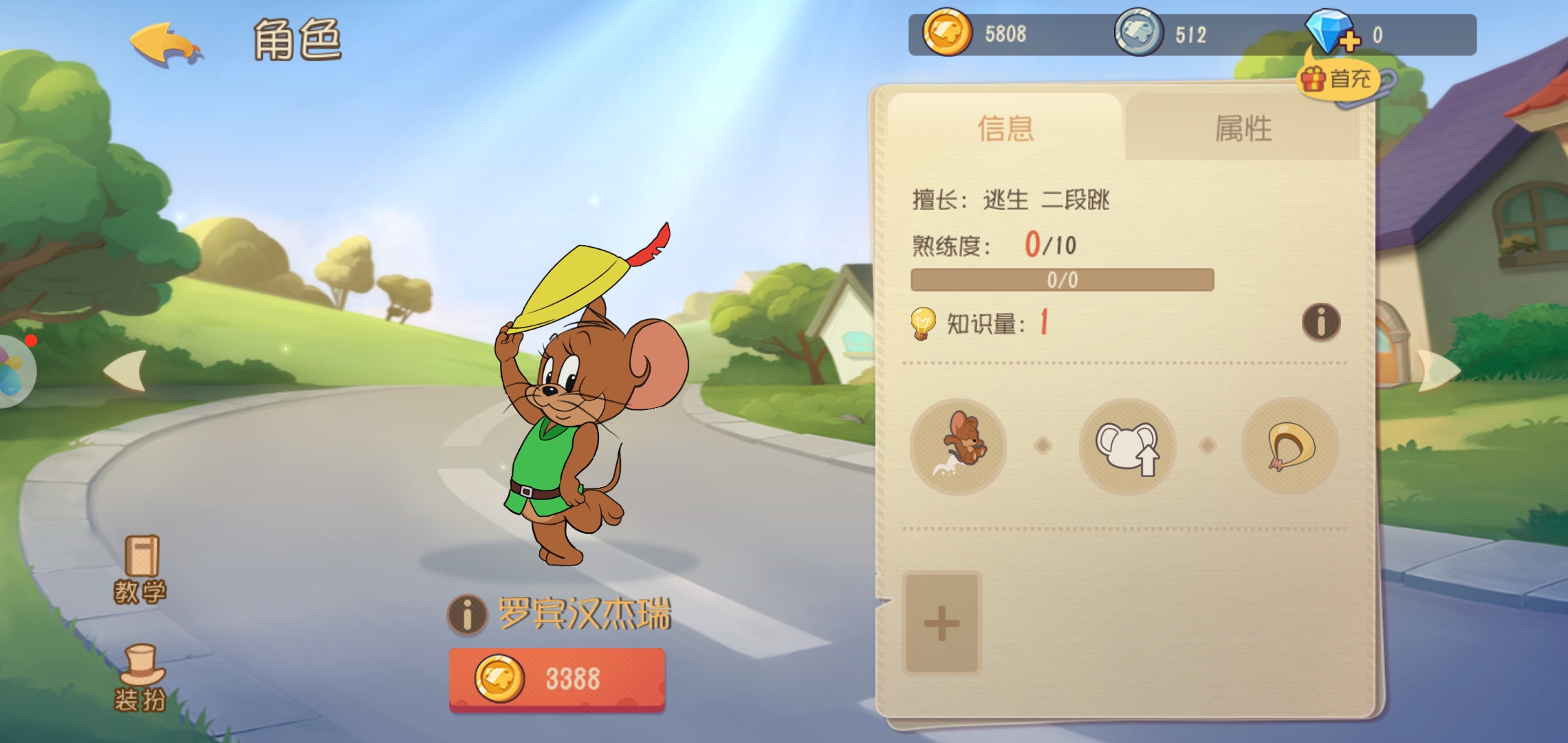This screenshot has height=743, width=1568.
Task: Tap the plus card to add equipment
Action: tap(943, 621)
